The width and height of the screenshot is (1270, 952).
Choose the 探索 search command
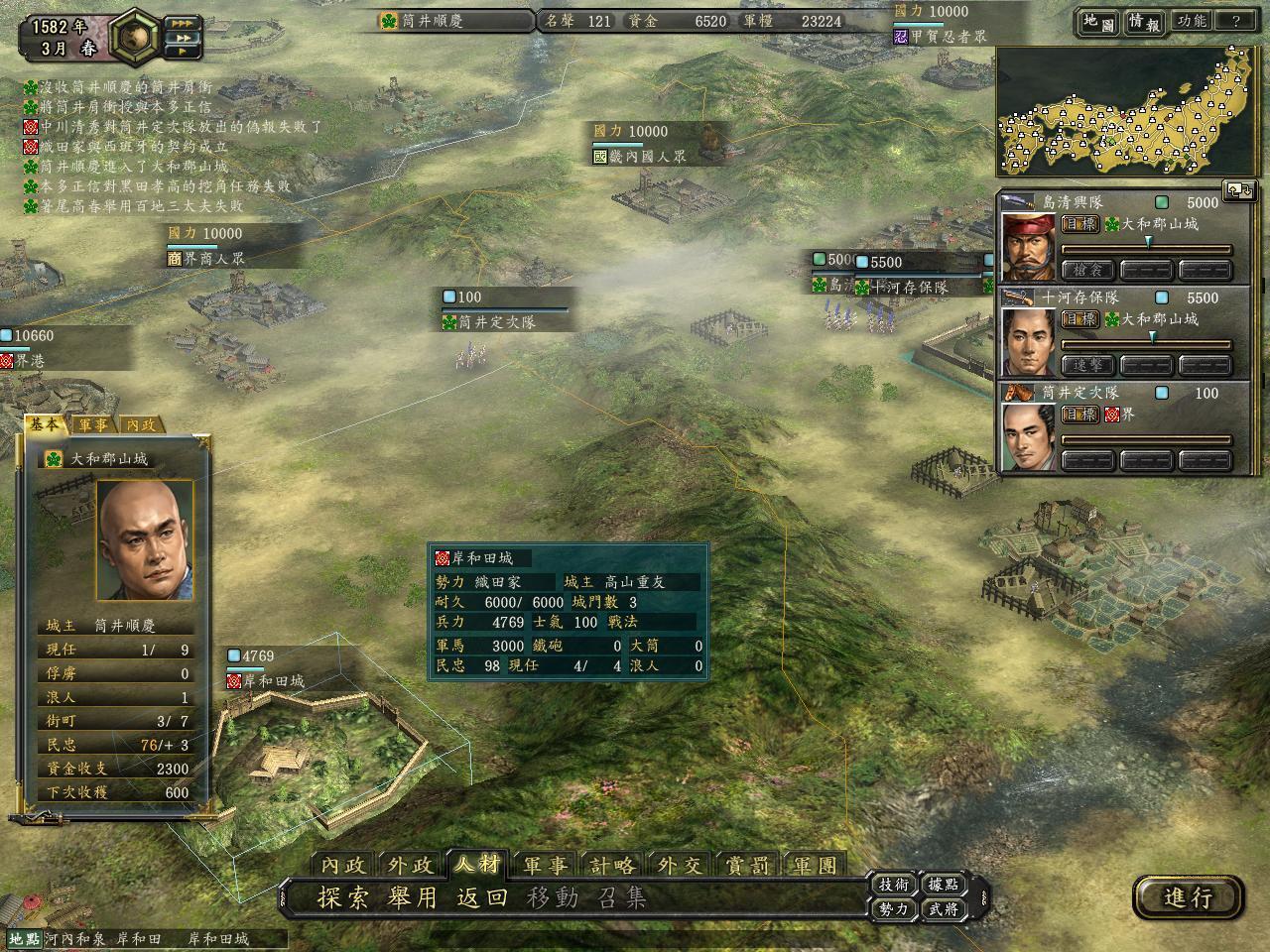coord(342,898)
